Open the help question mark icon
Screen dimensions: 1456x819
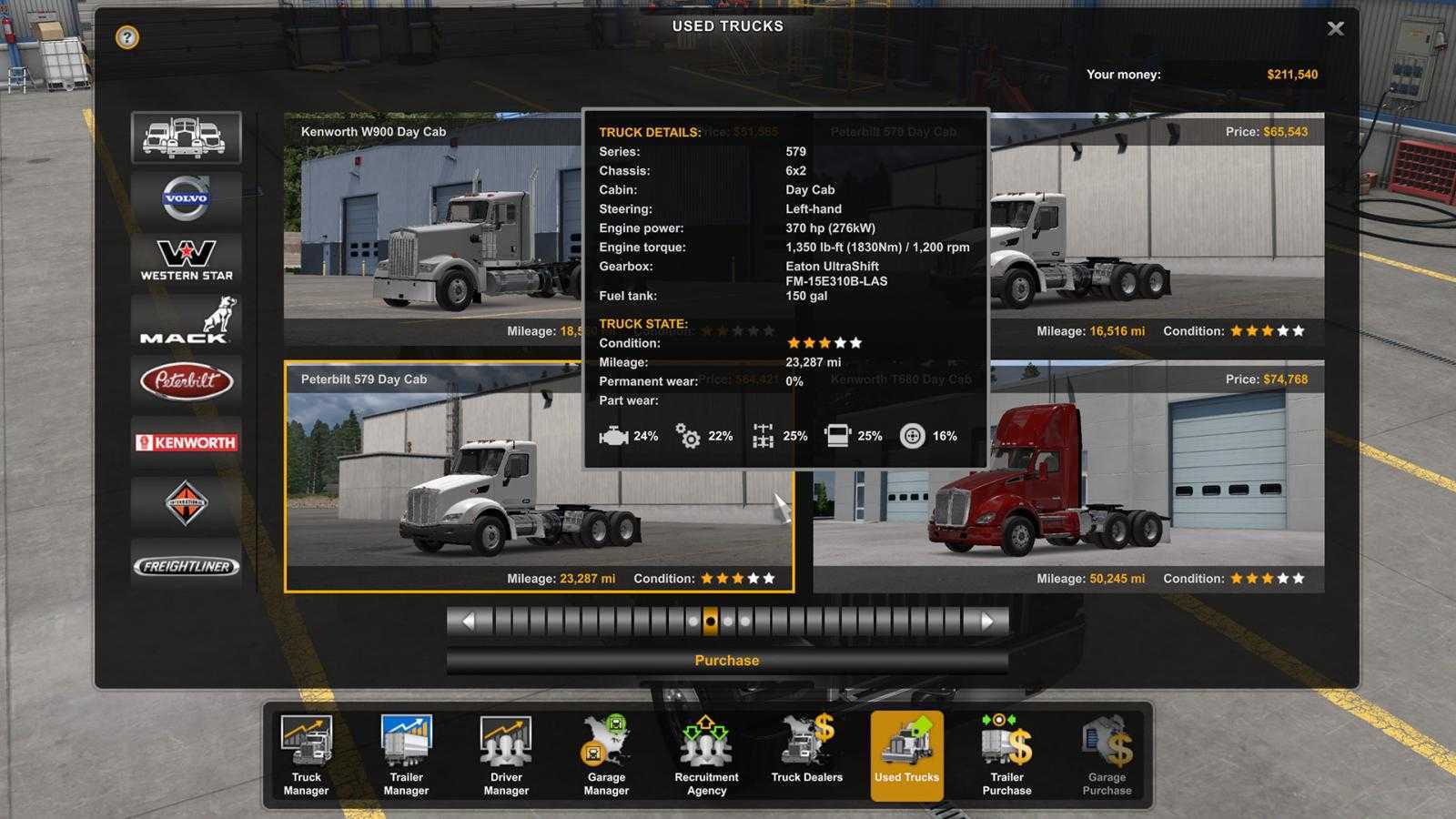127,37
